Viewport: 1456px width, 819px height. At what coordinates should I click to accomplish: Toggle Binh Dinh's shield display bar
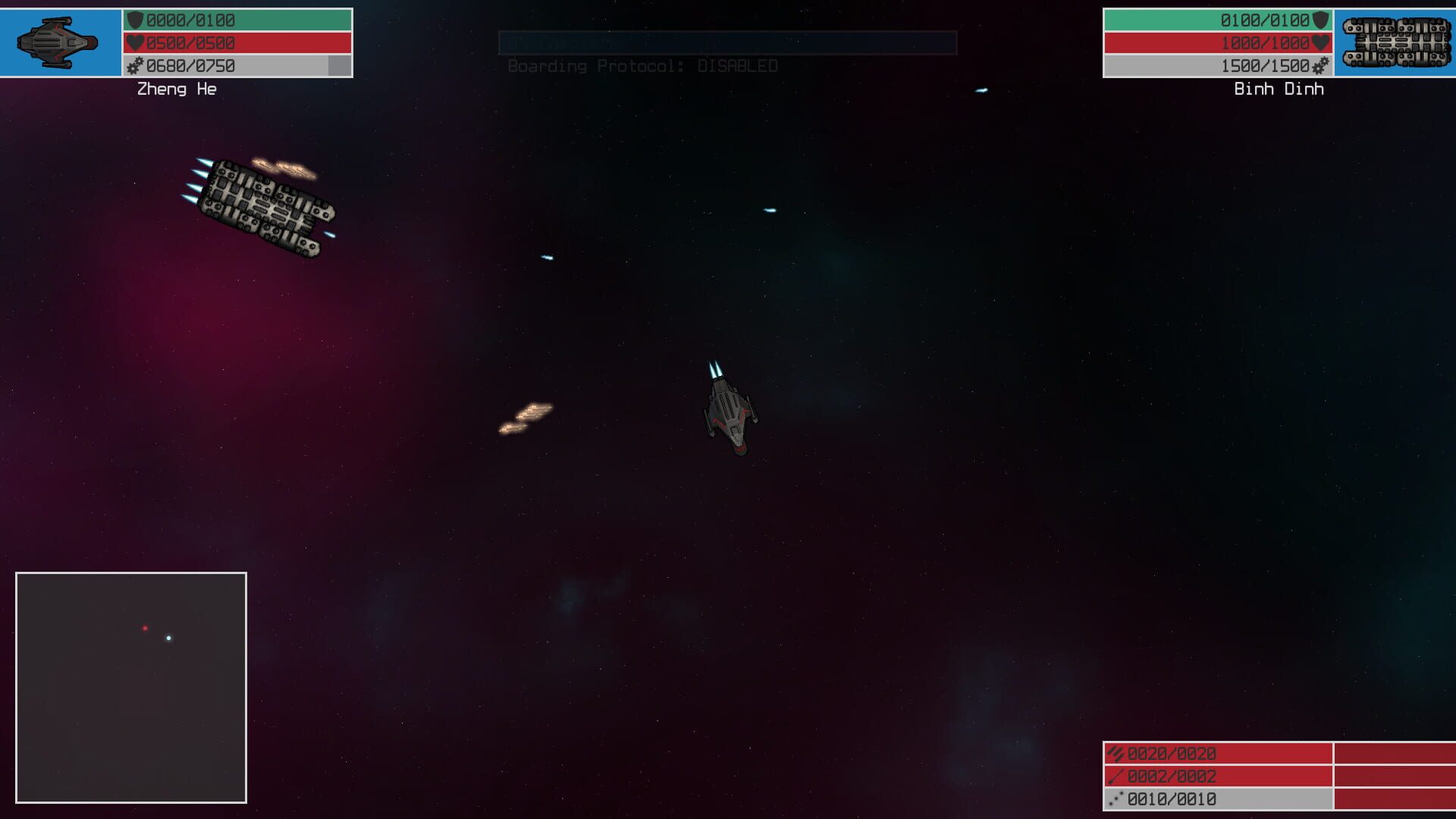click(x=1206, y=20)
